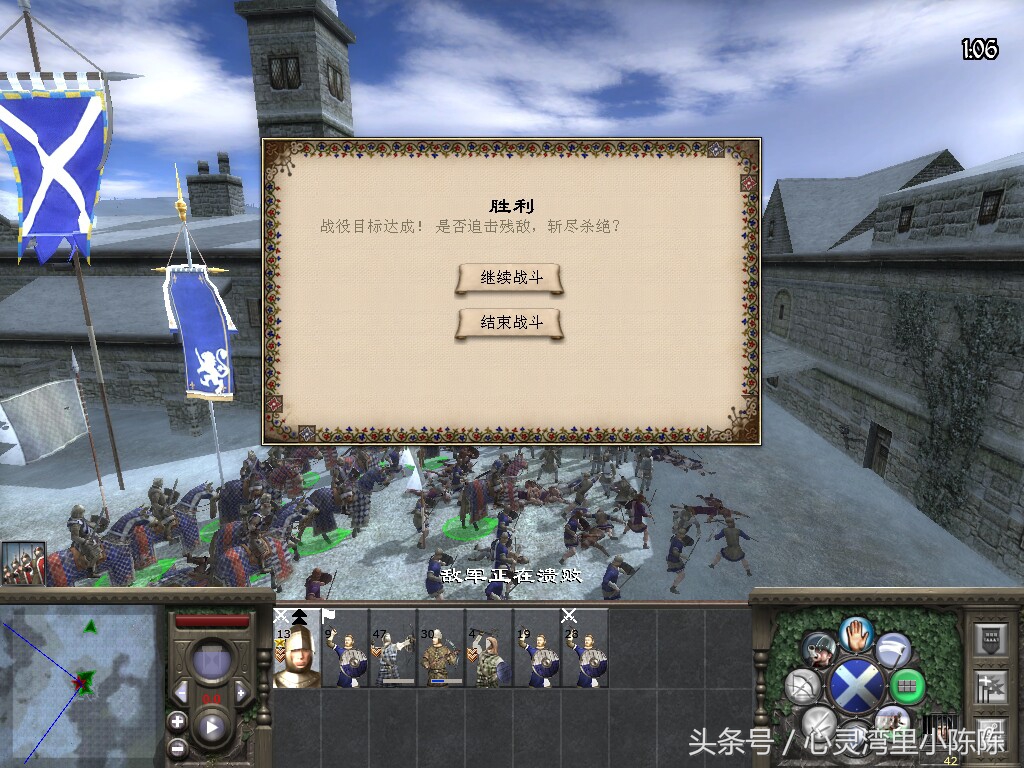
Task: Select the unit card showing 30 soldiers
Action: coord(441,648)
